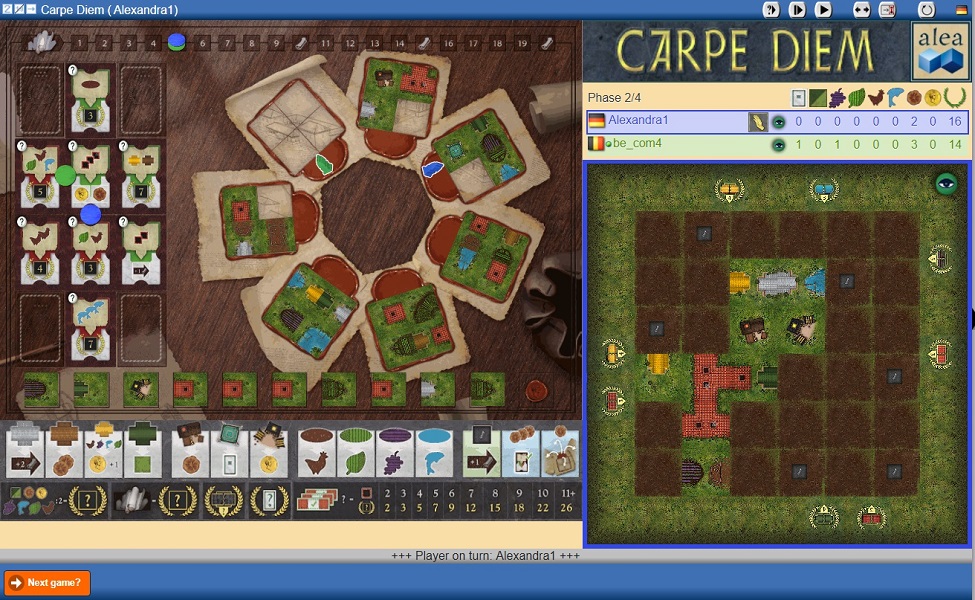Click the Next game? button
The width and height of the screenshot is (975, 600).
[48, 582]
